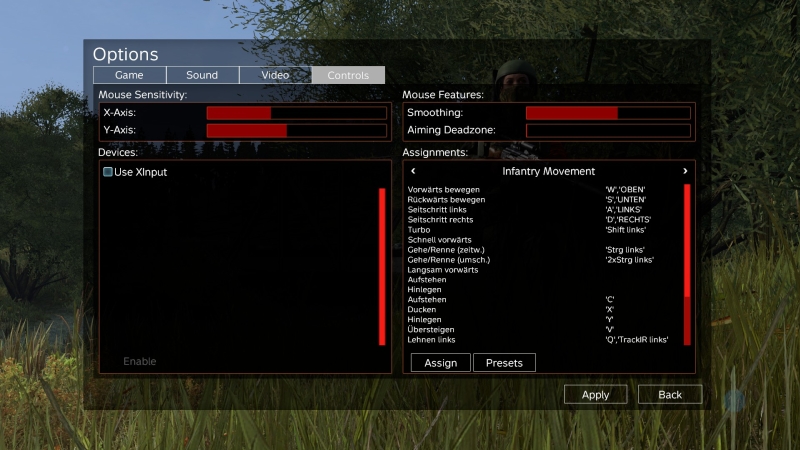This screenshot has height=450, width=800.
Task: Toggle the Use XInput checkbox
Action: pyautogui.click(x=108, y=172)
